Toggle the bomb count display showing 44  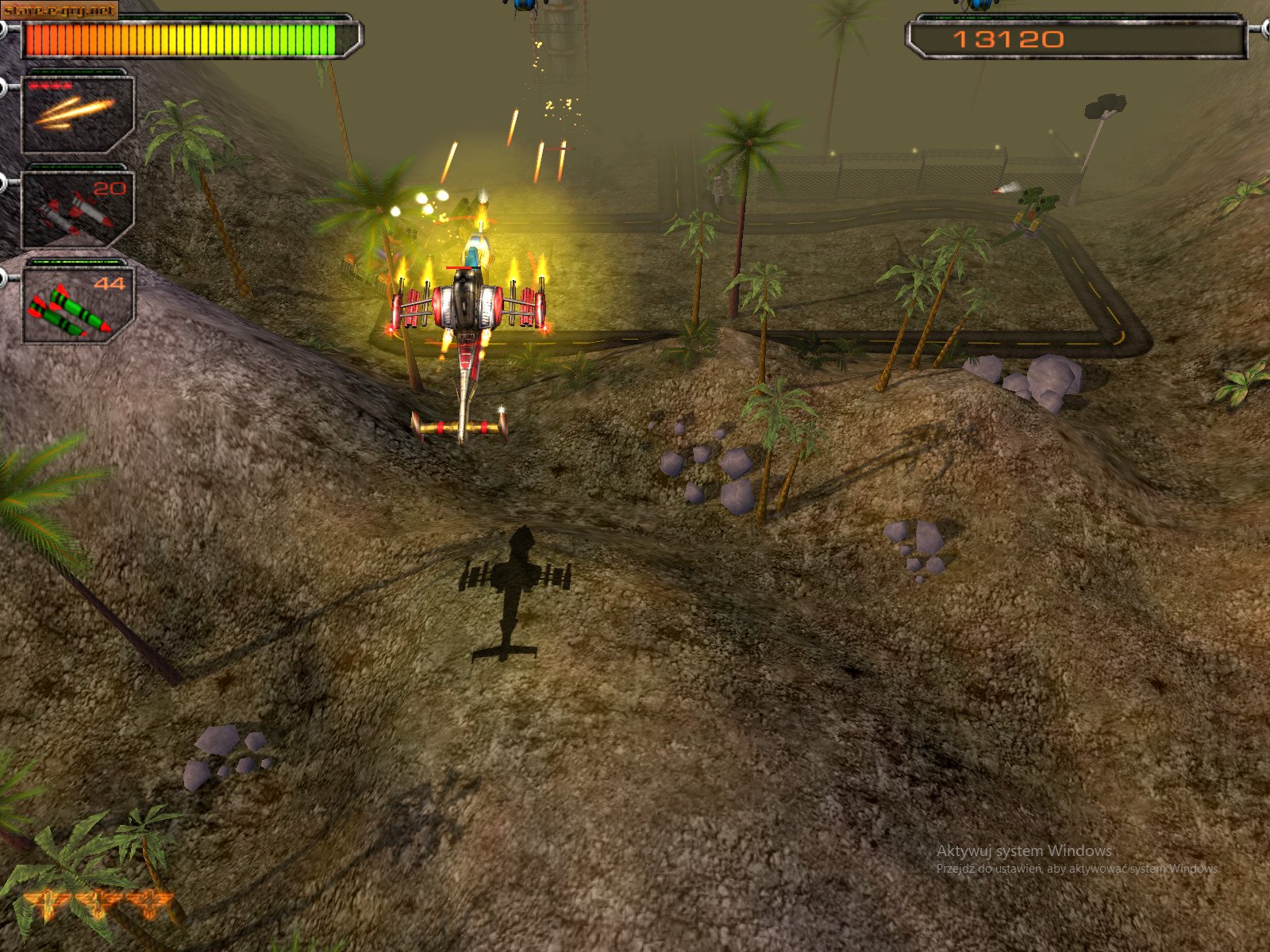(x=110, y=282)
